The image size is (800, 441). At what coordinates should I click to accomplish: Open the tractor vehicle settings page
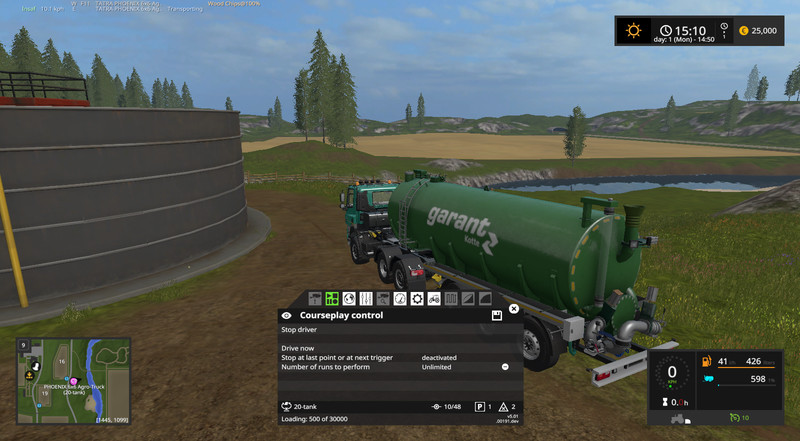(434, 298)
